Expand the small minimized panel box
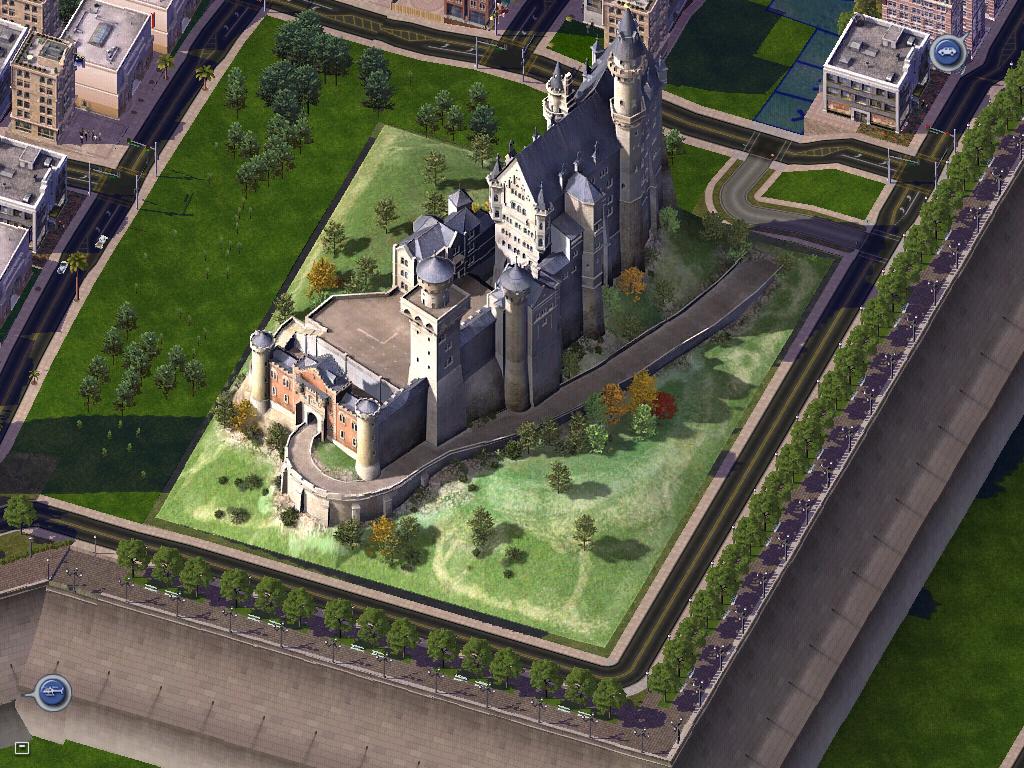 click(x=22, y=746)
